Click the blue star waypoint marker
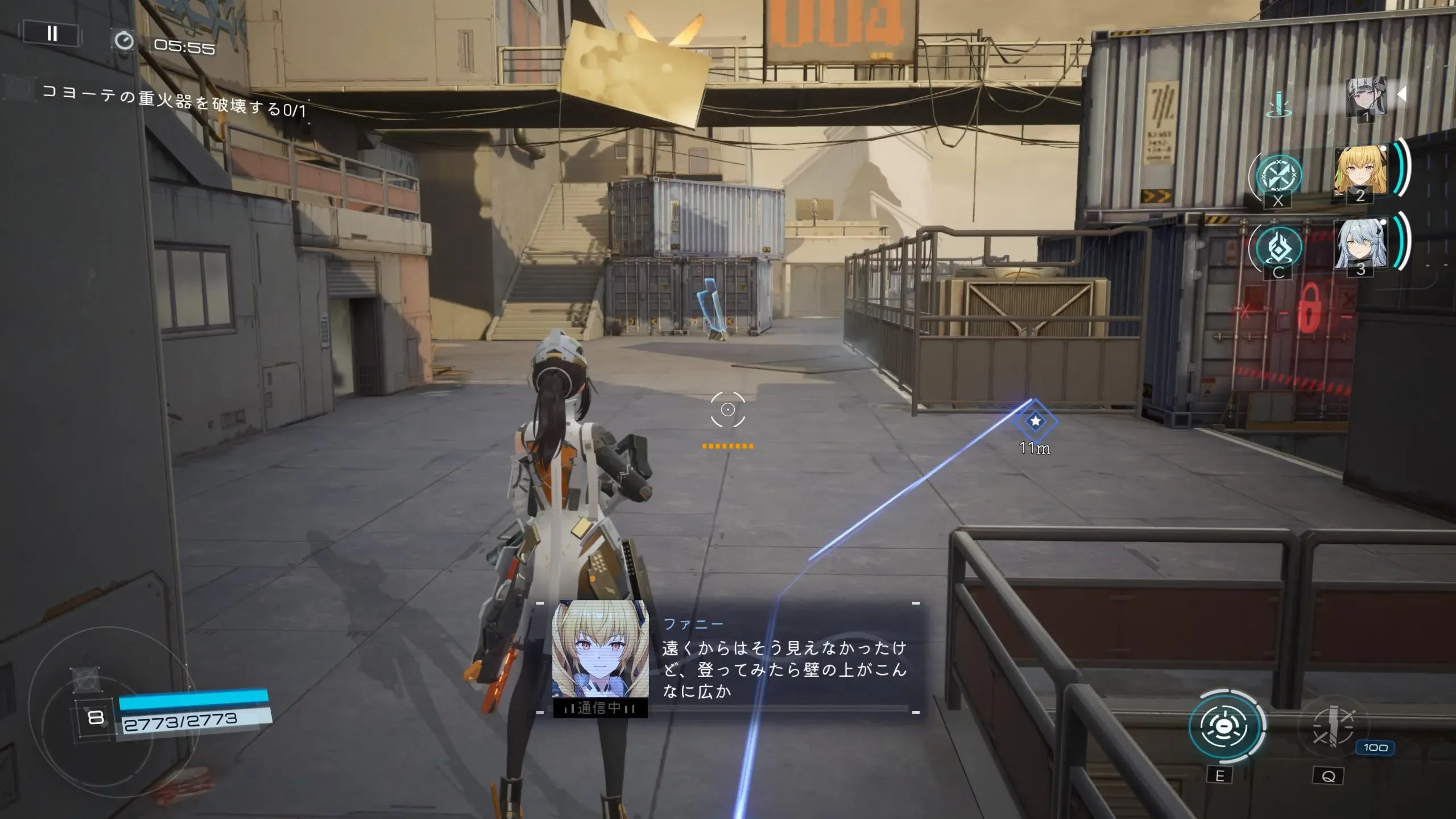Viewport: 1456px width, 819px height. 1035,421
